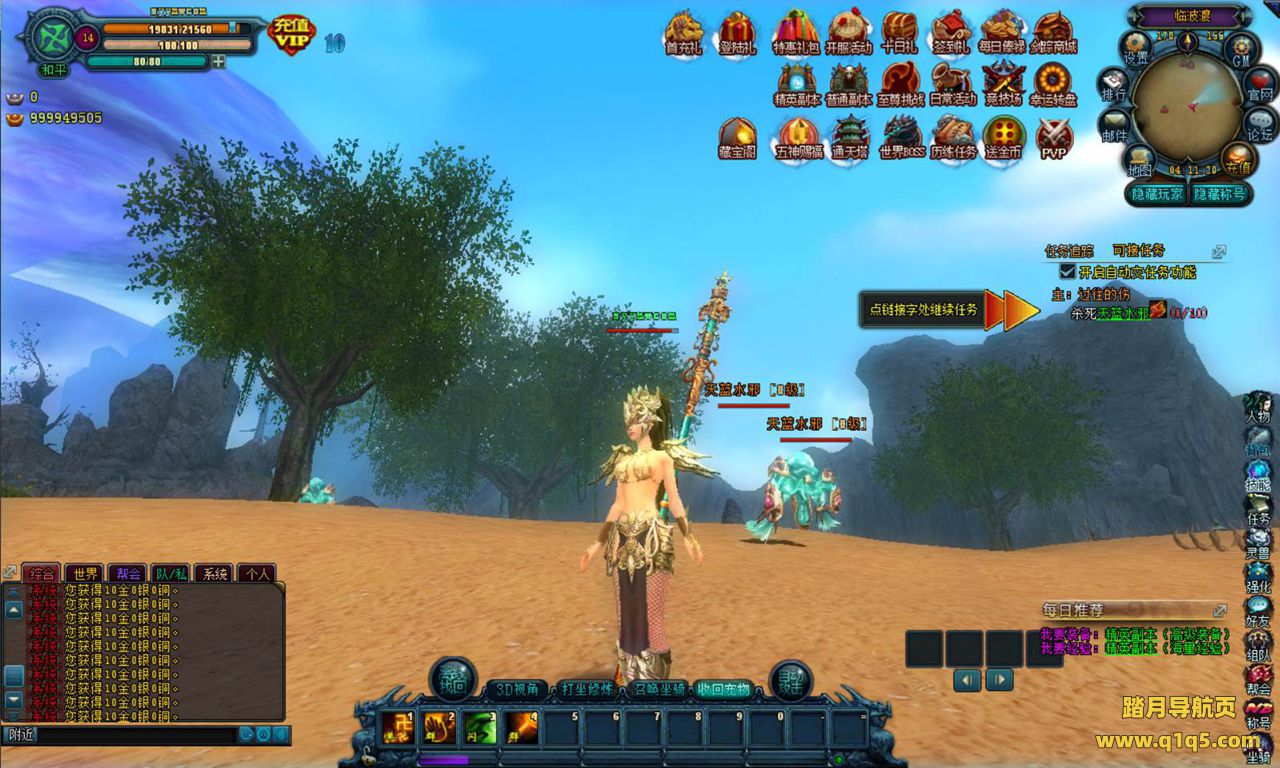
Task: Open the 藏宝阁 treasure pavilion
Action: tap(737, 135)
